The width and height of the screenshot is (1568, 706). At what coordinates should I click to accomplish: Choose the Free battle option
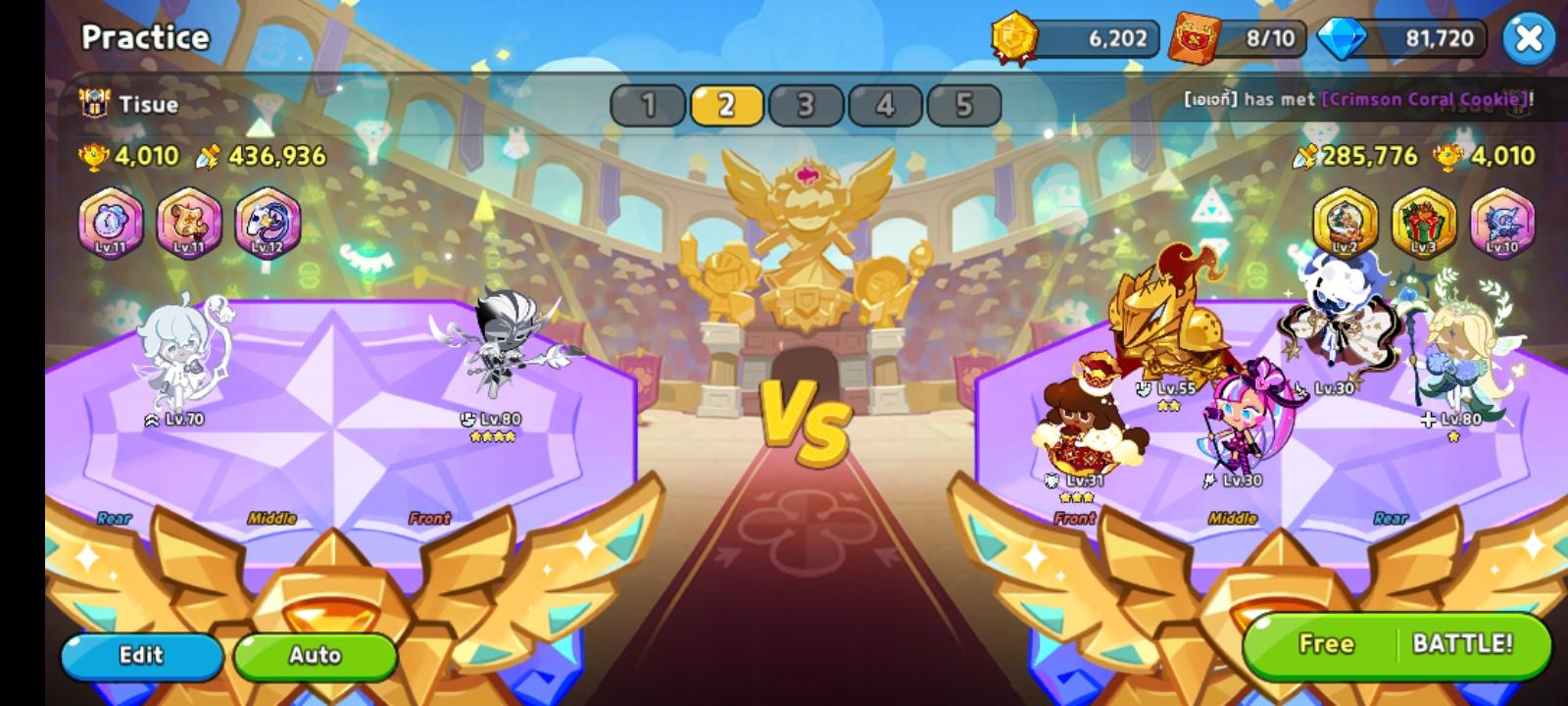[x=1327, y=644]
